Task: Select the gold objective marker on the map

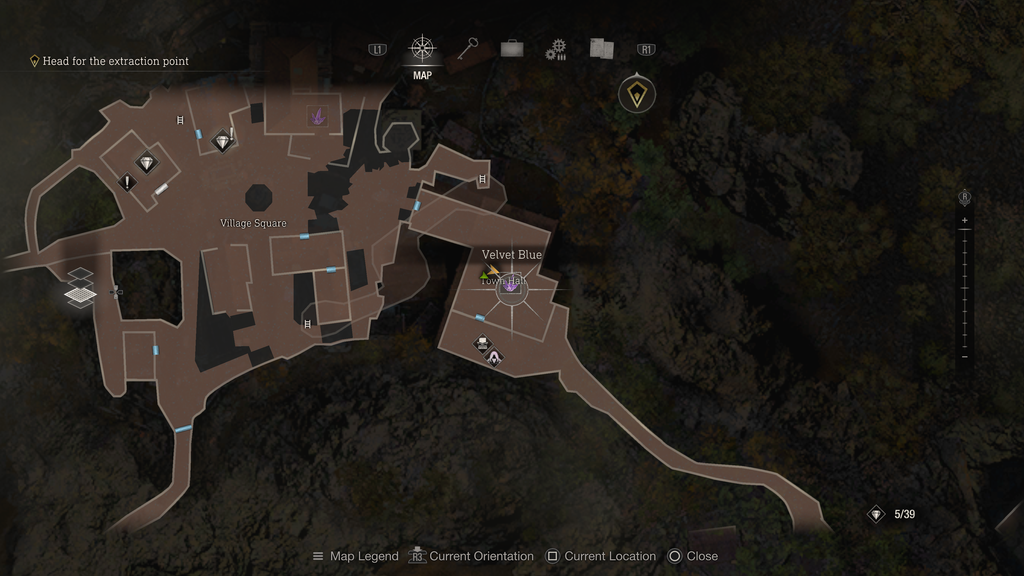Action: (x=637, y=95)
